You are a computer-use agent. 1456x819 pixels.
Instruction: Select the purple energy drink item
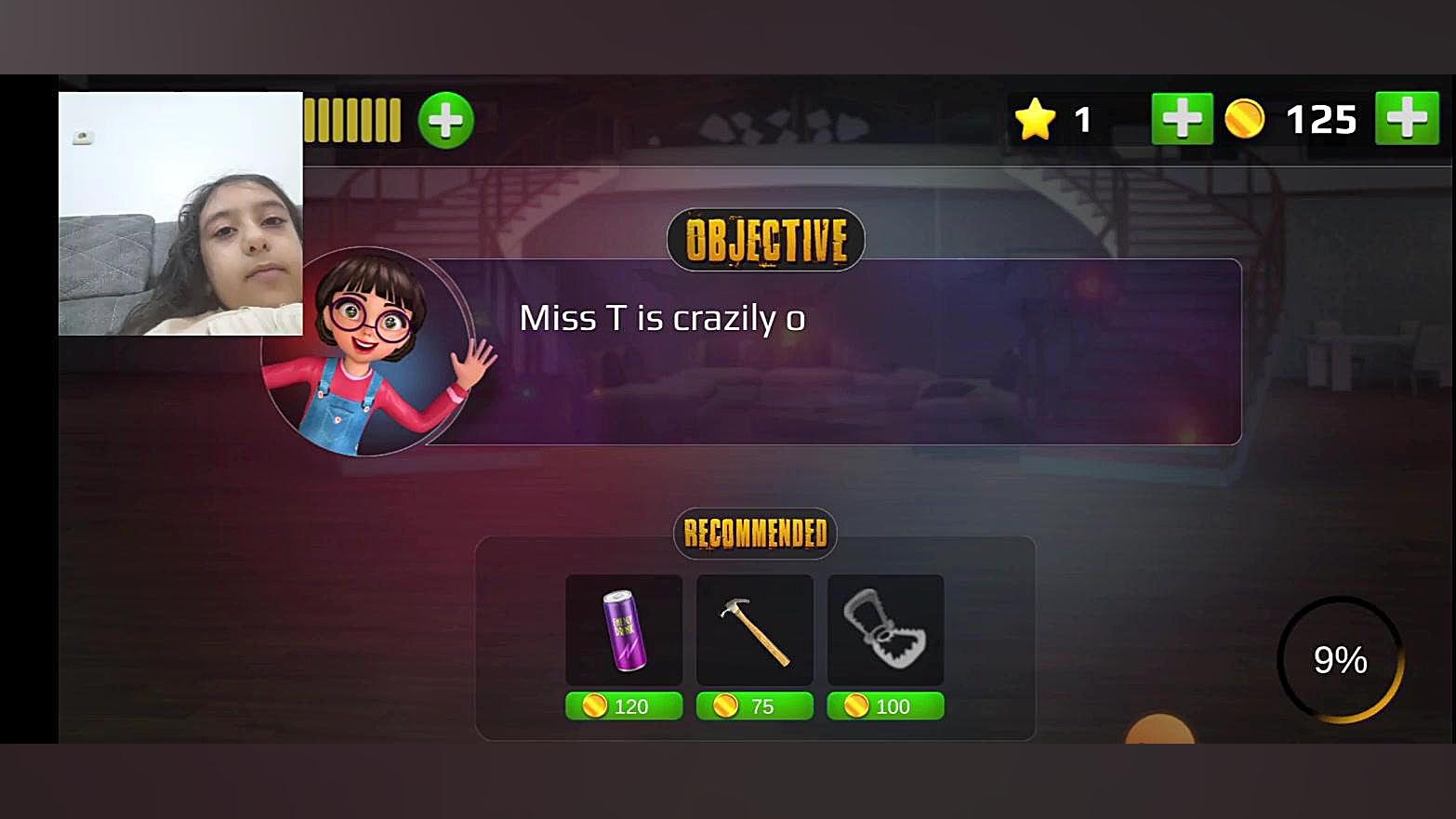click(624, 629)
